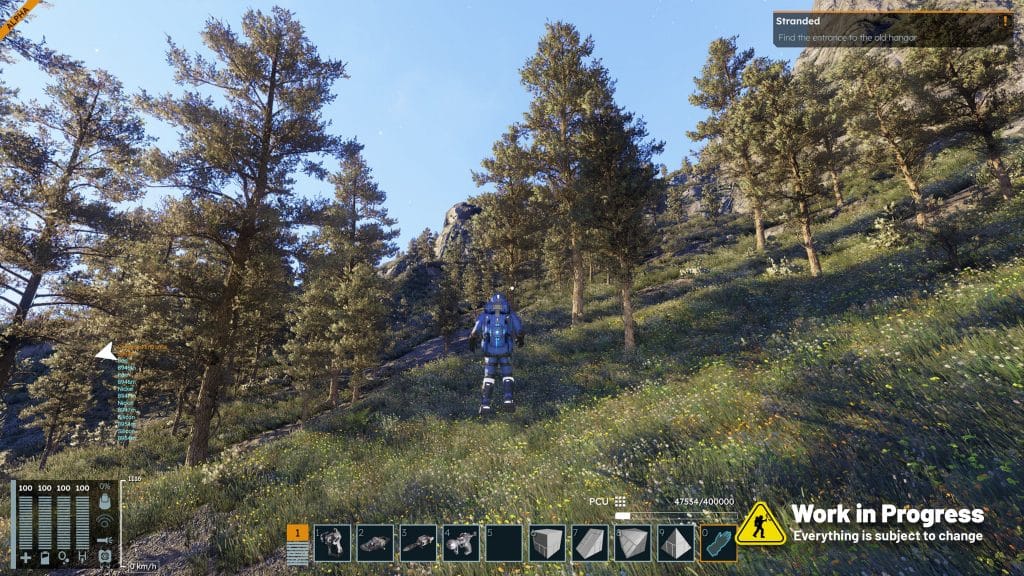
Task: Pick the handheld tool in slot 4
Action: tap(461, 543)
